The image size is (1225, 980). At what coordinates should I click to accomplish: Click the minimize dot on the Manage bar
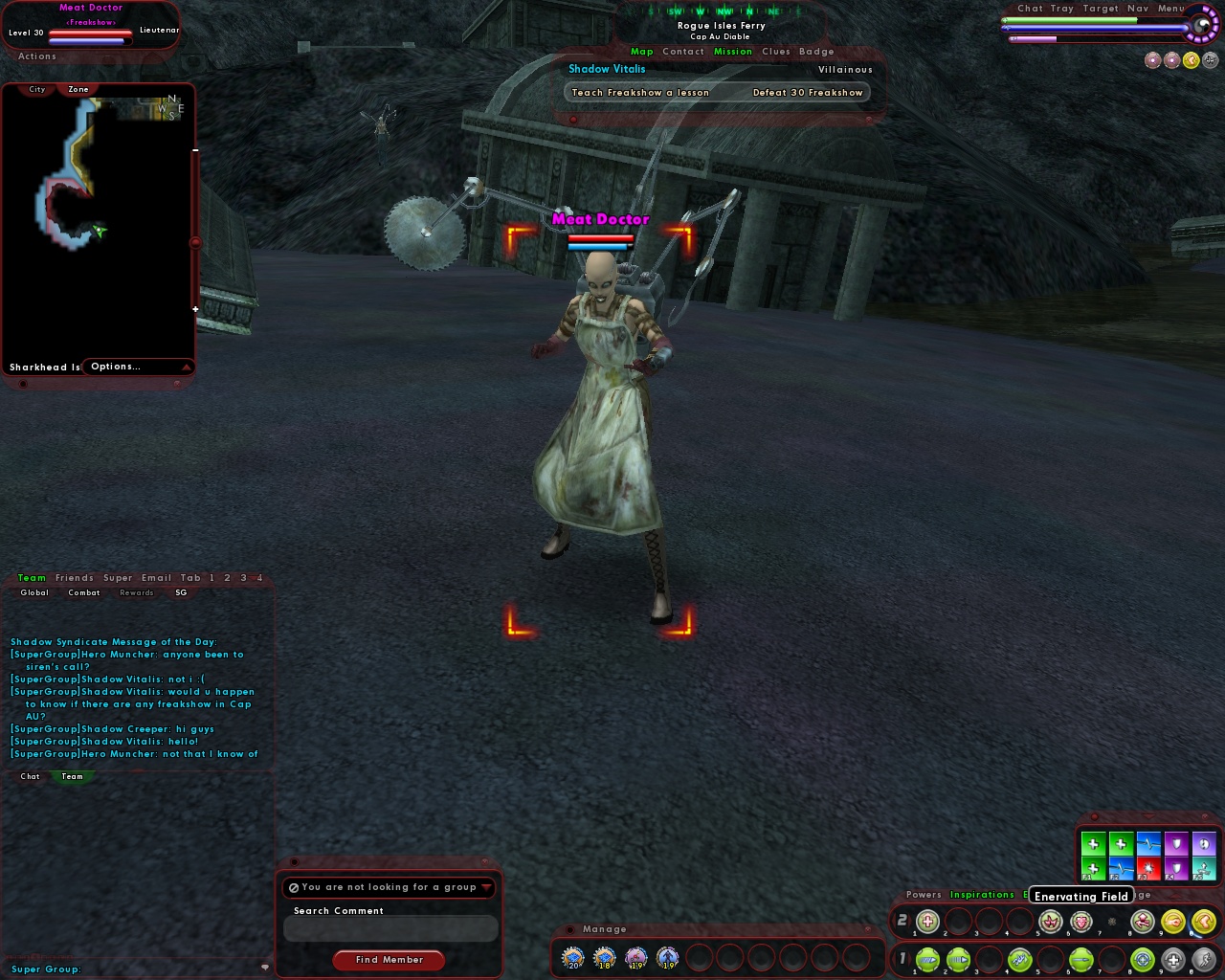click(569, 929)
